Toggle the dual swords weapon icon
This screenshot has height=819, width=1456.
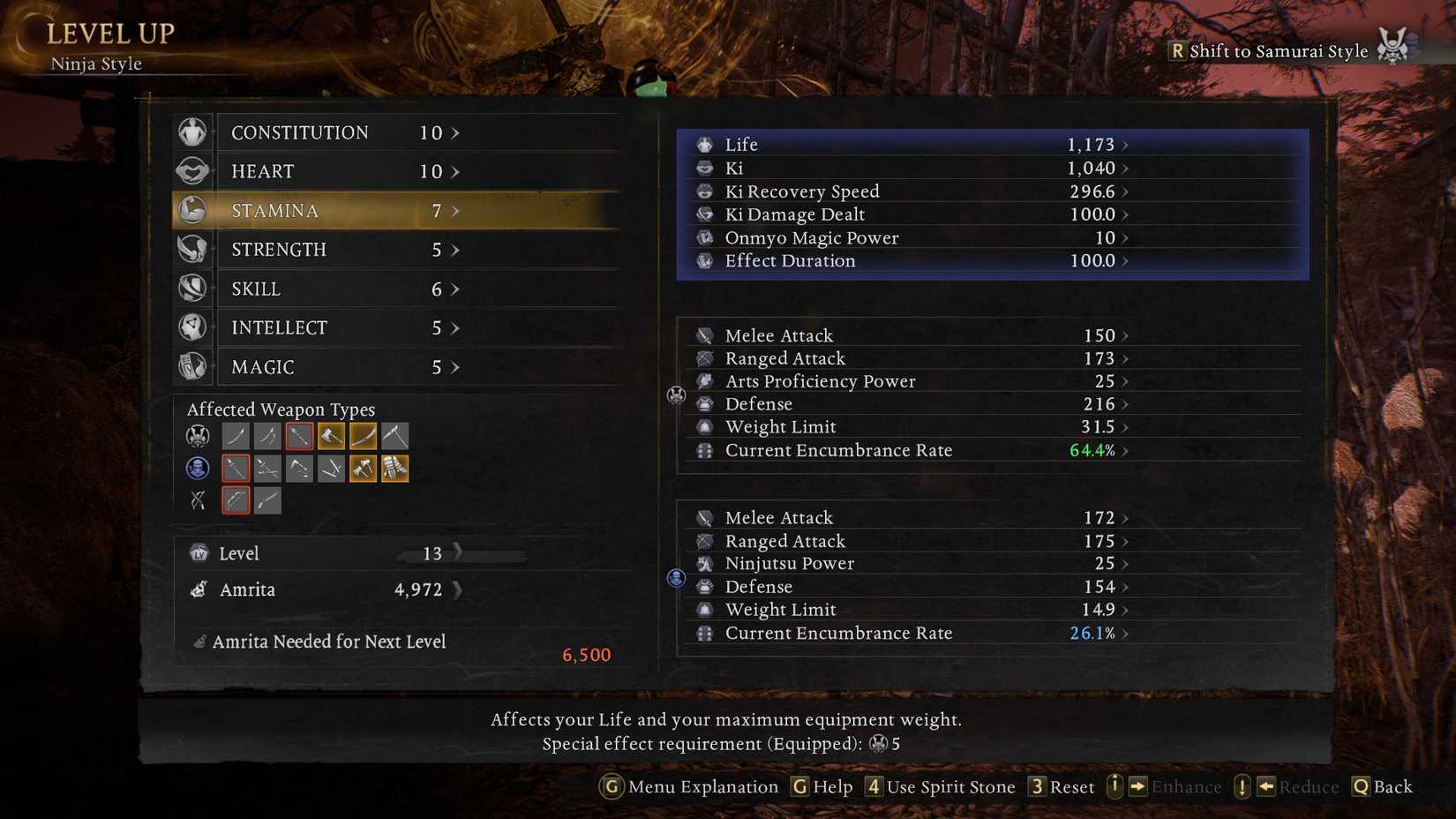[267, 435]
